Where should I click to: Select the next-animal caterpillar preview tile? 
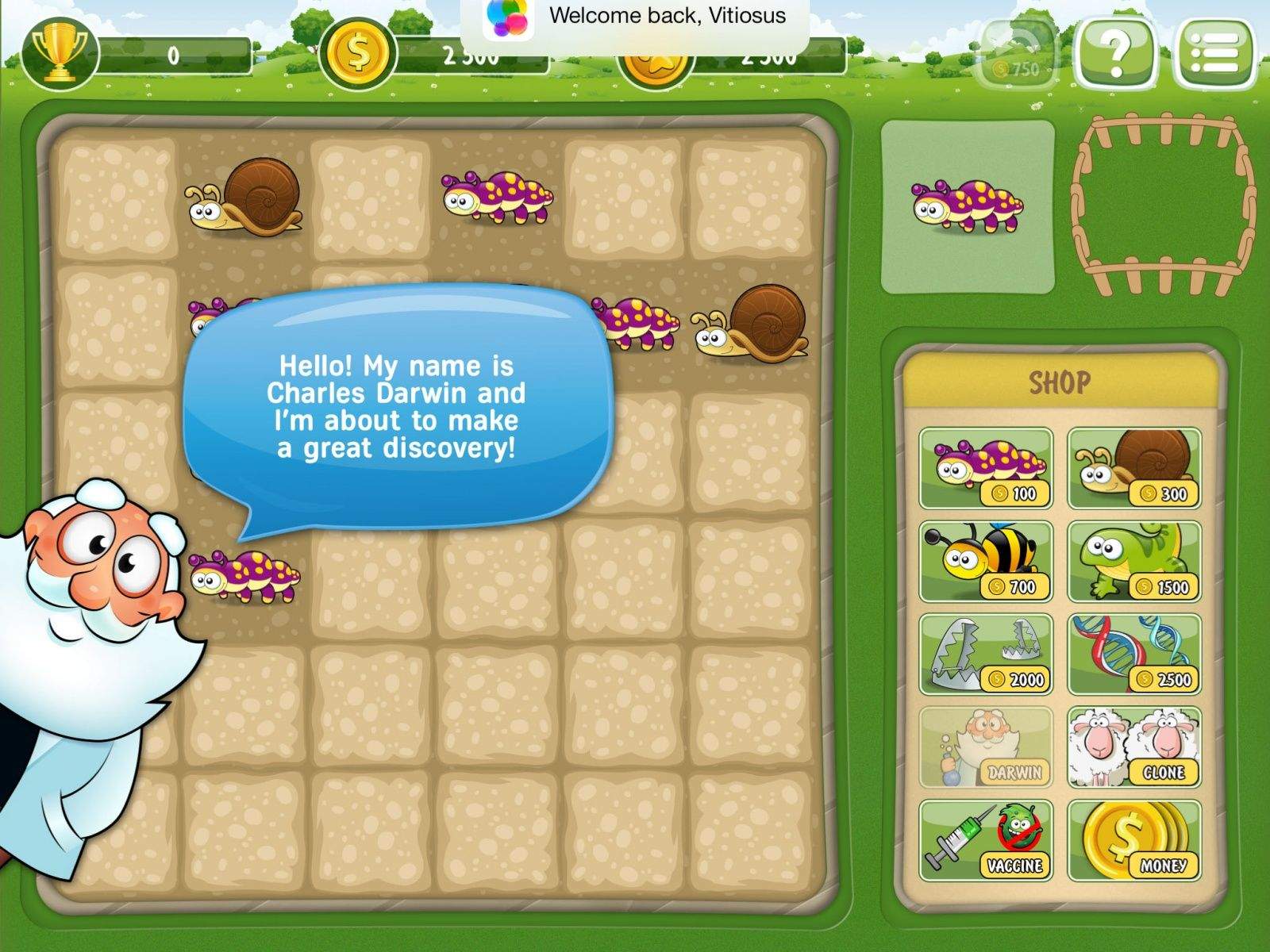pyautogui.click(x=968, y=206)
